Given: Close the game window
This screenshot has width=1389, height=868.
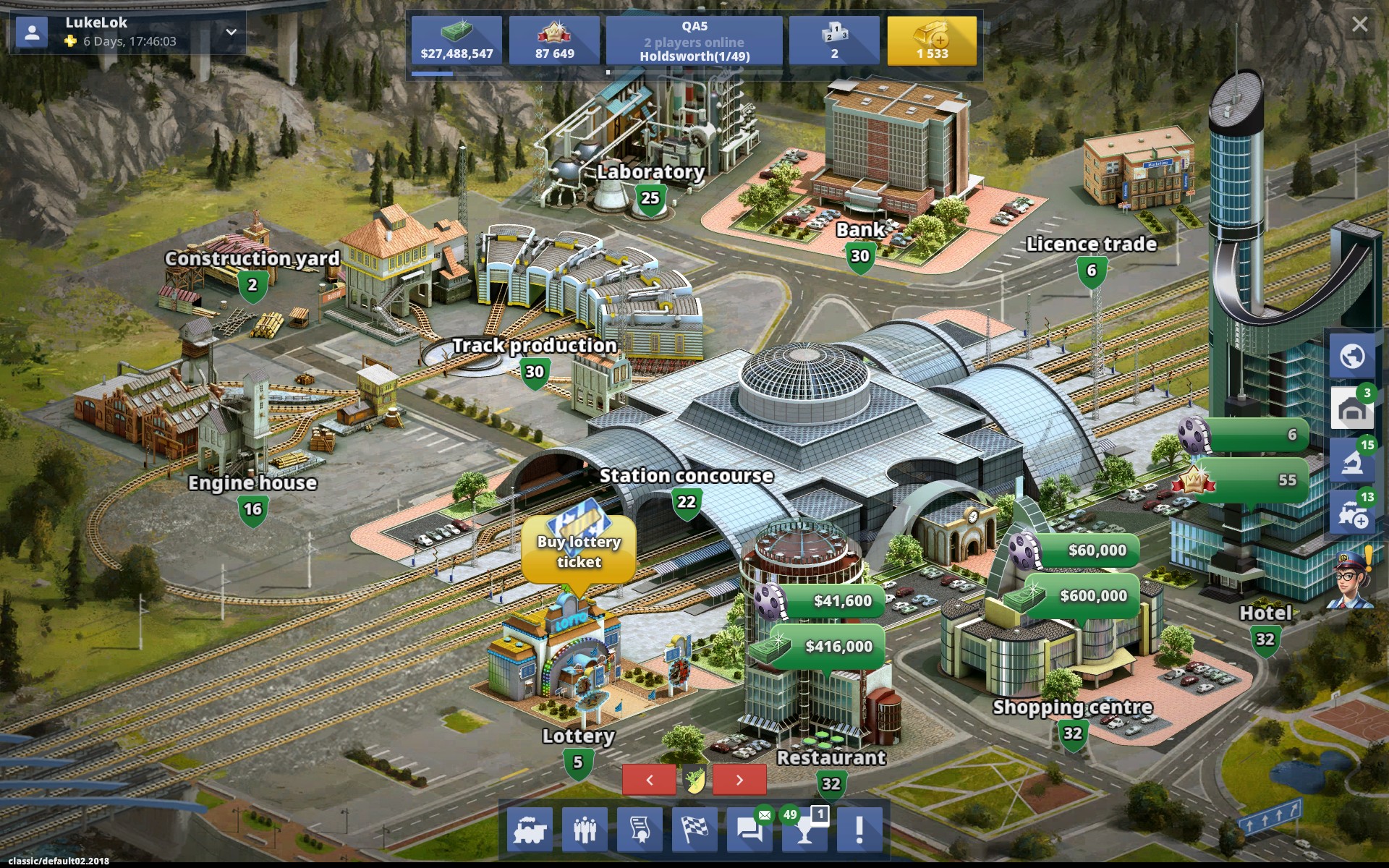Looking at the screenshot, I should click(x=1359, y=25).
